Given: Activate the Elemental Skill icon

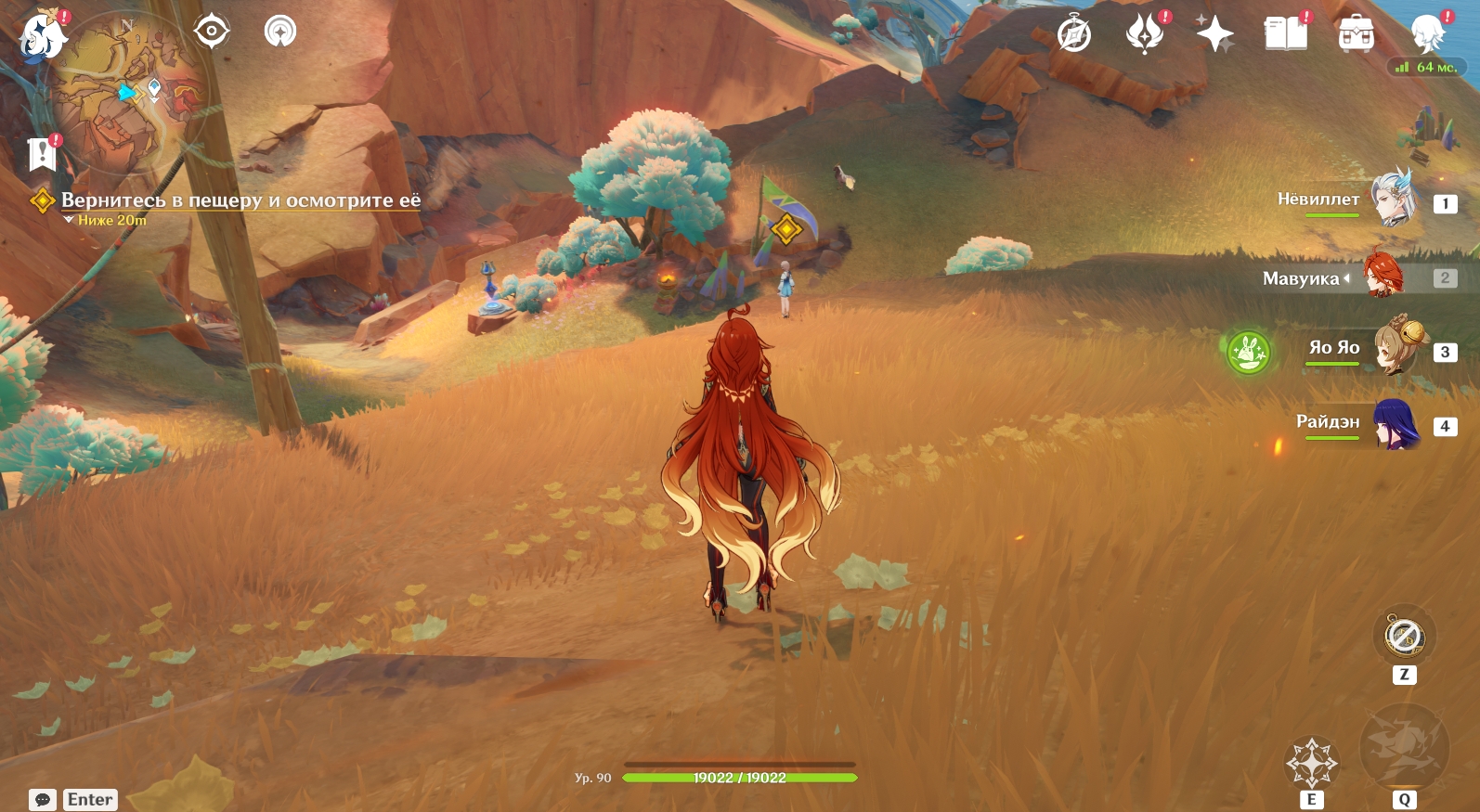Looking at the screenshot, I should coord(1311,763).
